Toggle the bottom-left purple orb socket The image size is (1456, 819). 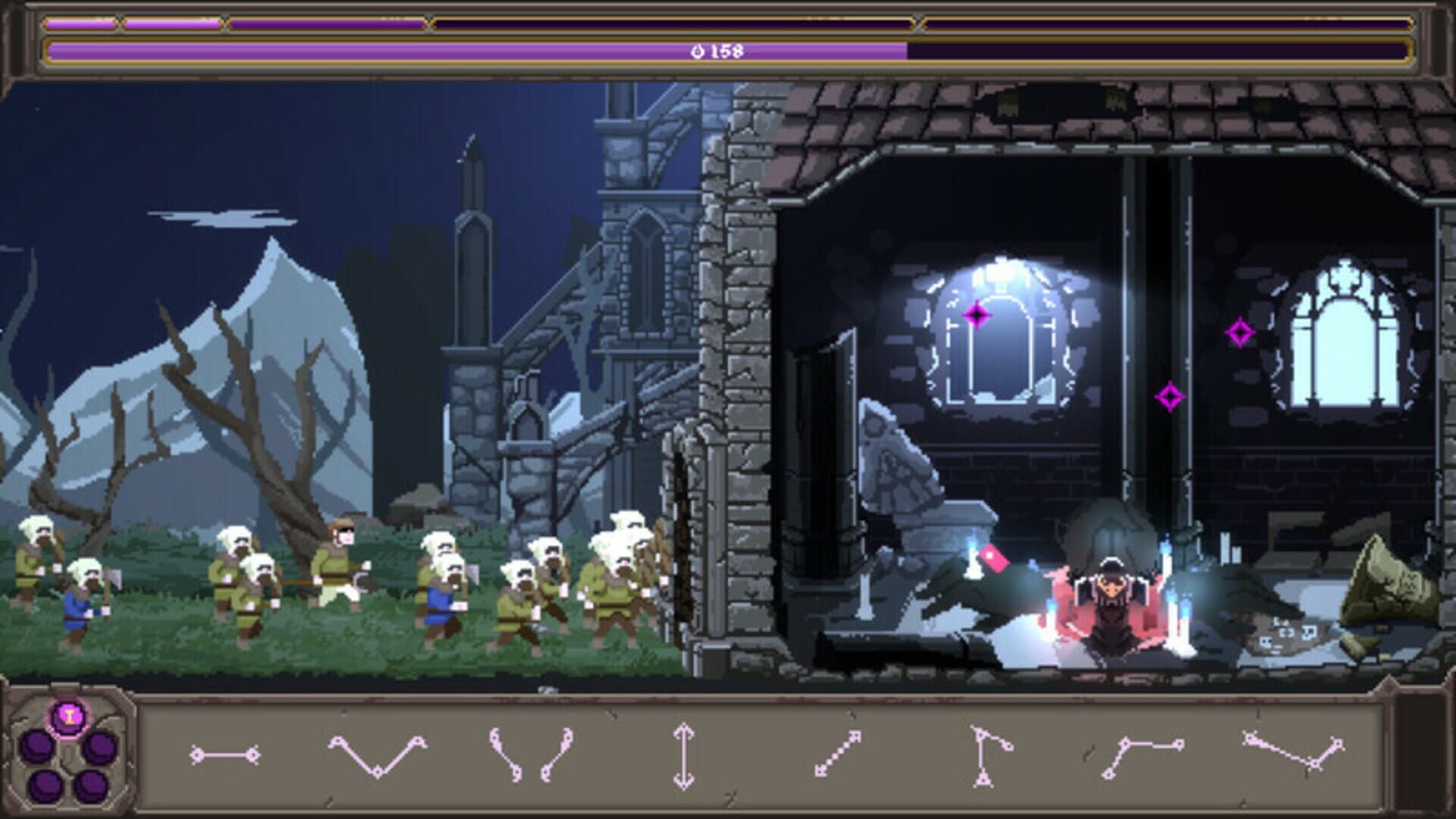[x=44, y=787]
